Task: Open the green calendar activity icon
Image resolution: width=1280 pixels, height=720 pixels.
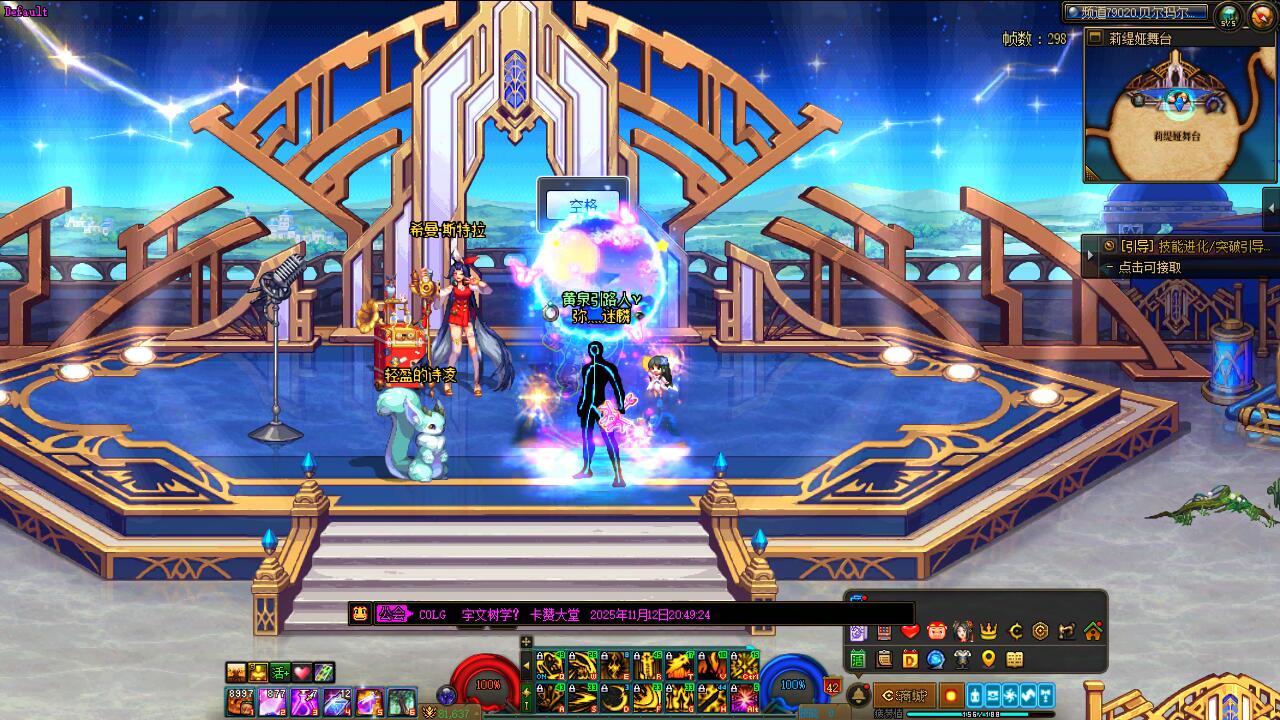Action: [858, 659]
